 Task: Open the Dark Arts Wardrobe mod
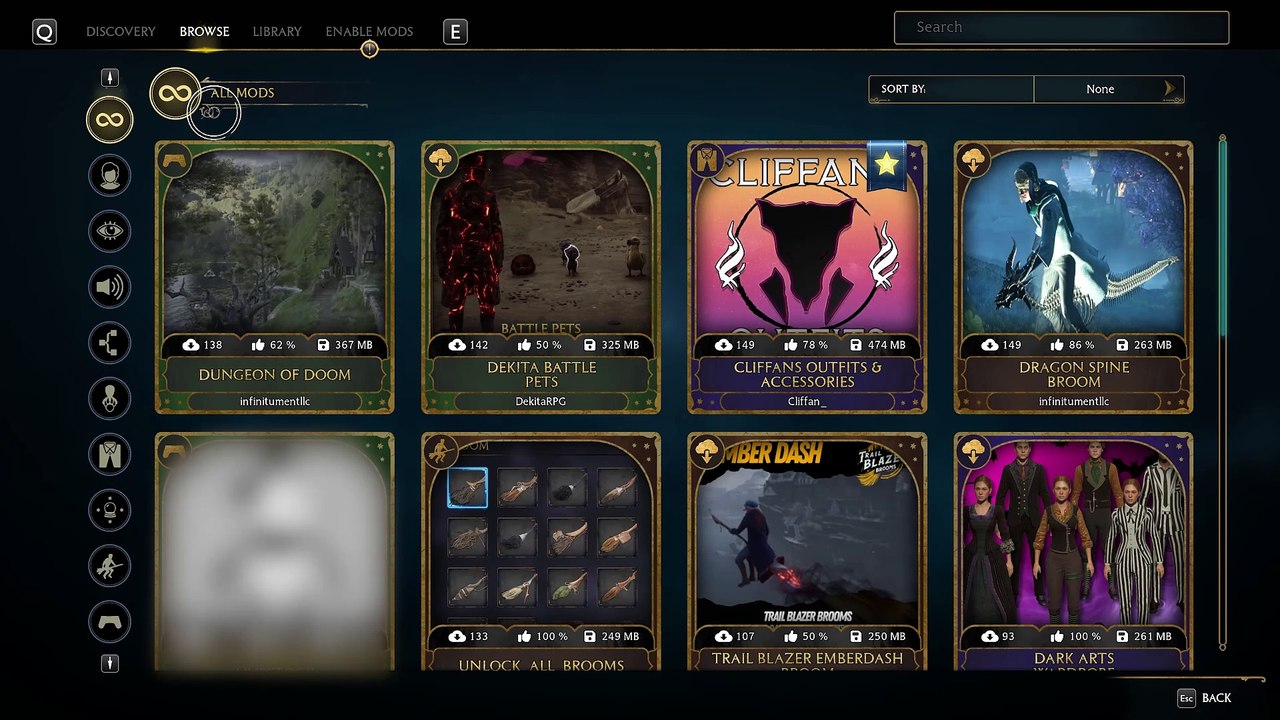1073,552
